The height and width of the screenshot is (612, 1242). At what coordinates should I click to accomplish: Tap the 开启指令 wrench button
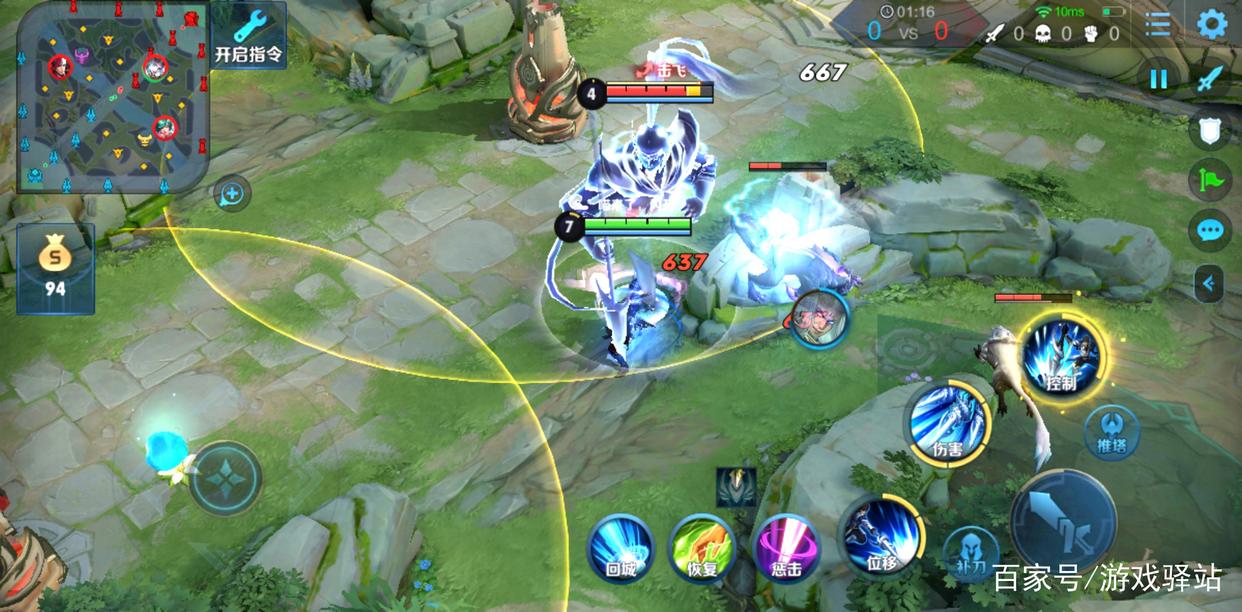[x=248, y=34]
